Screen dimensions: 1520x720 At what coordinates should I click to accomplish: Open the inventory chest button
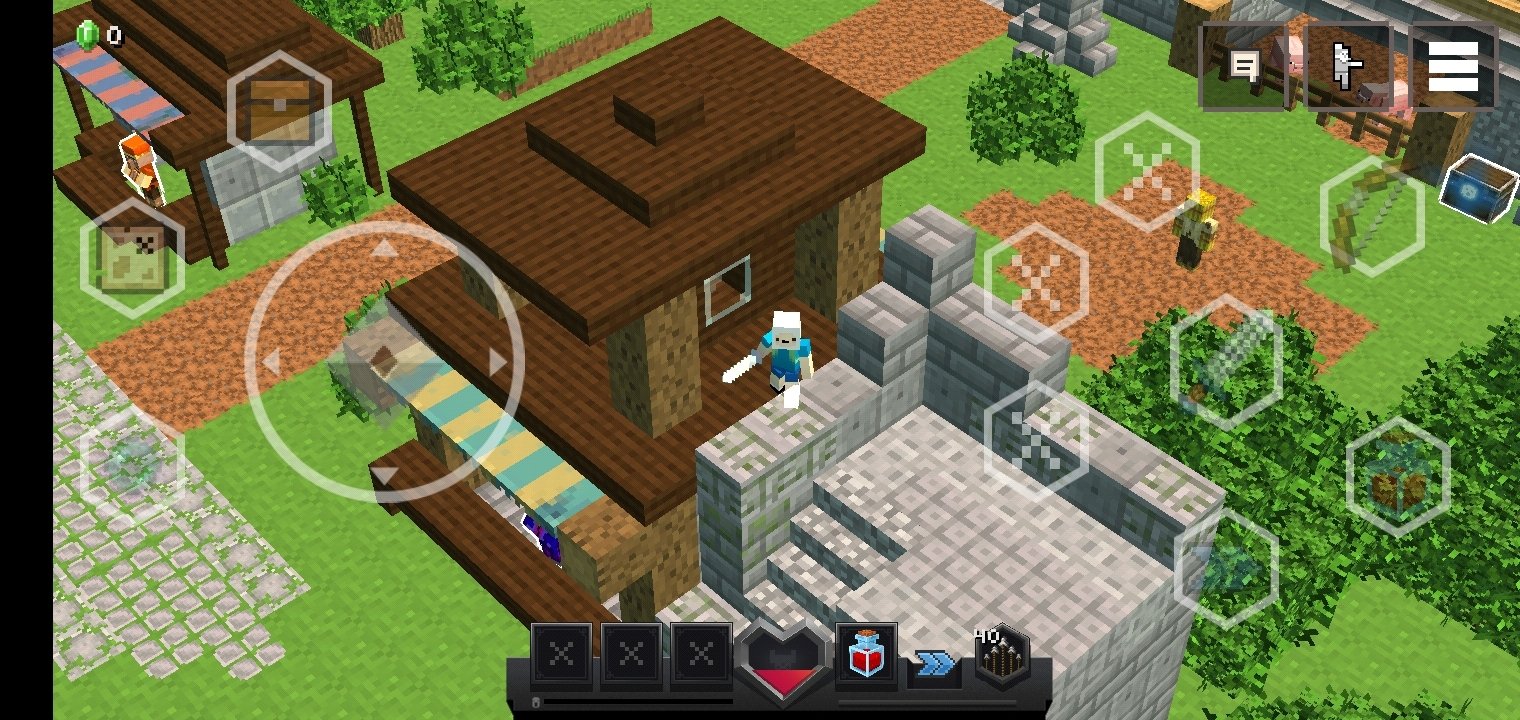[279, 109]
